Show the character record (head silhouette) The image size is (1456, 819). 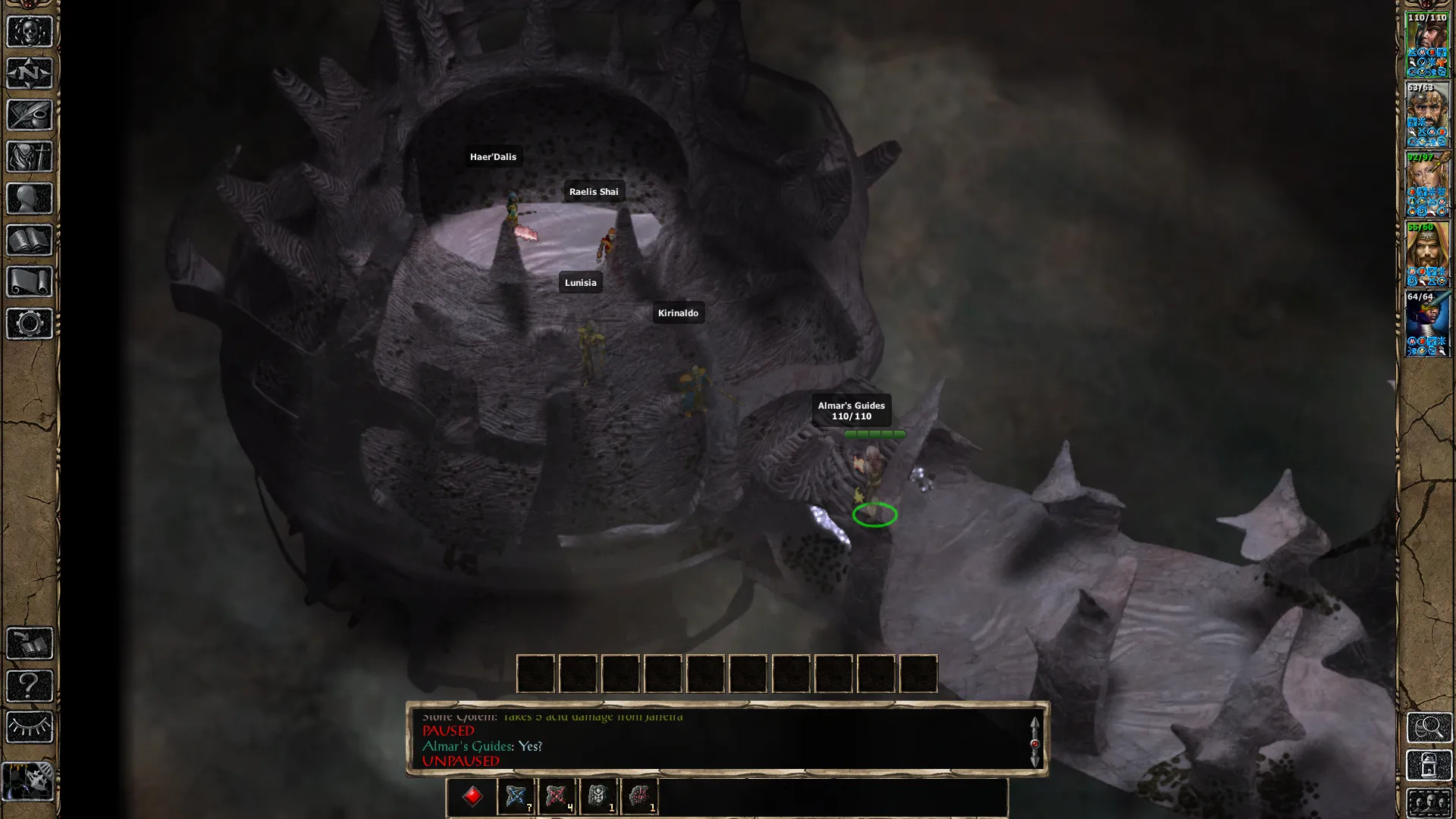30,199
